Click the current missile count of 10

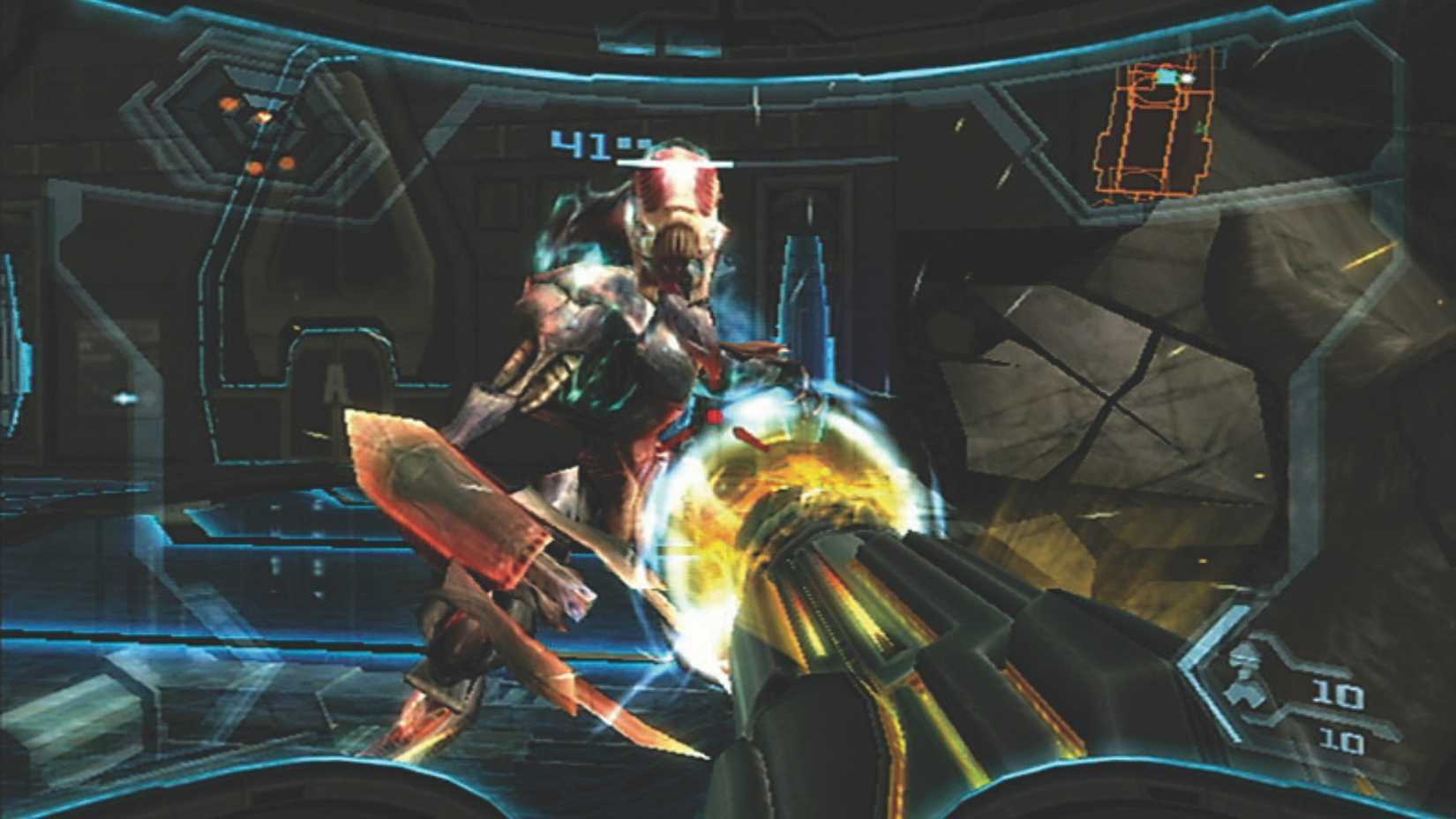(1340, 693)
